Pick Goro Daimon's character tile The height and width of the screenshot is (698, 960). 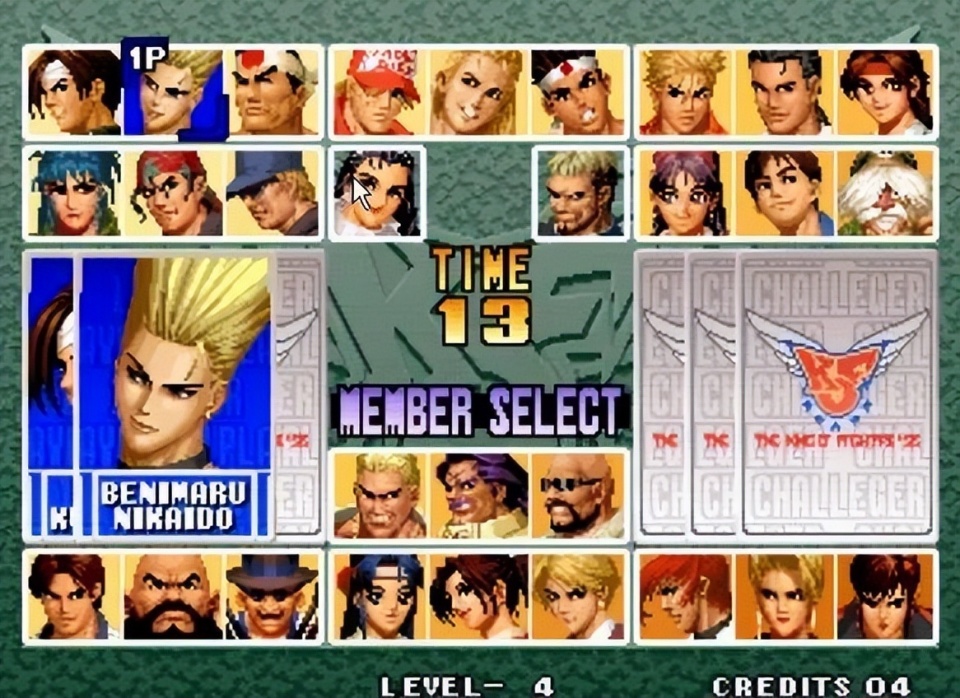pos(274,92)
